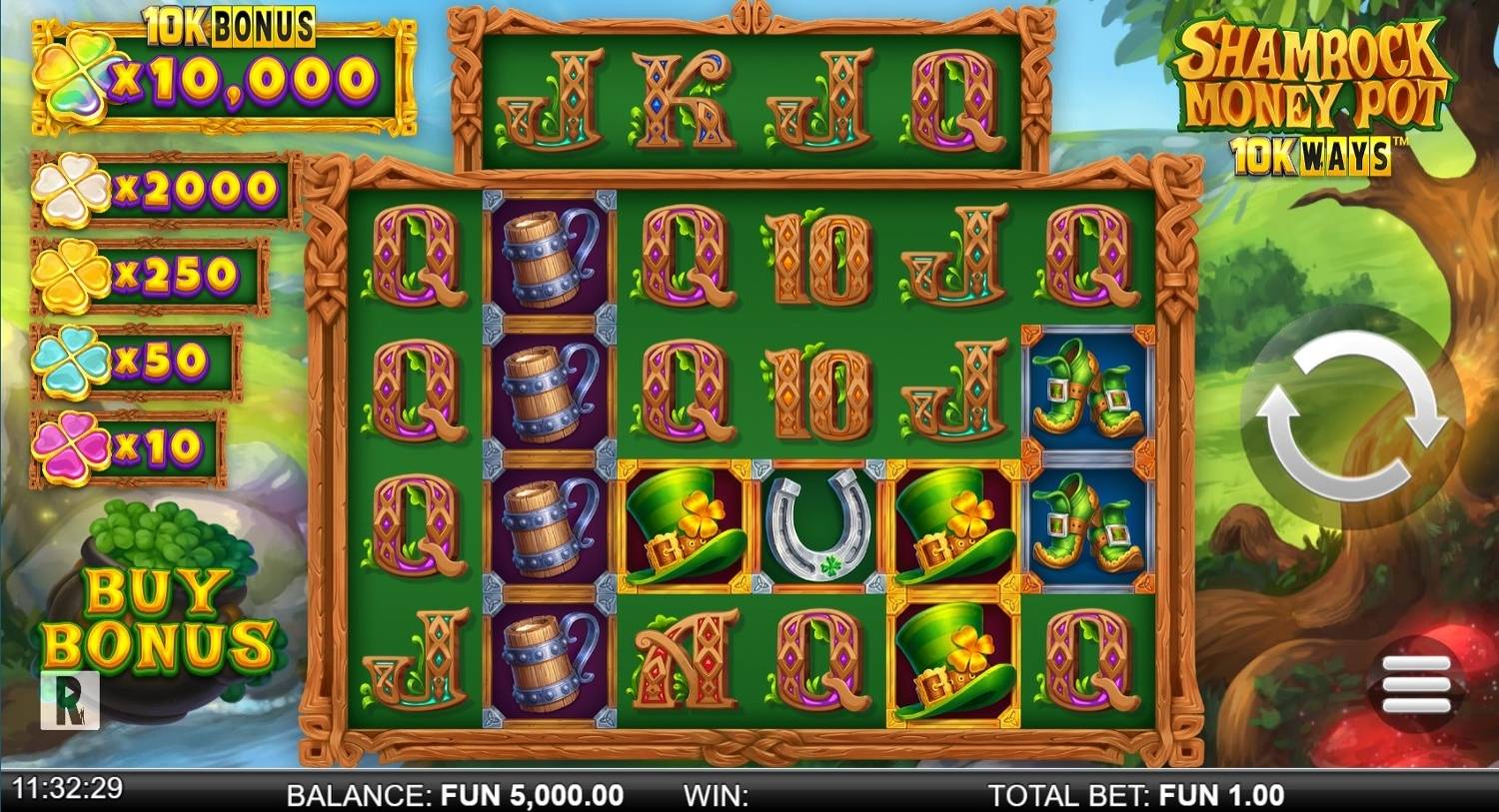Click the BALANCE amount in the status bar
Viewport: 1499px width, 812px height.
[x=455, y=796]
